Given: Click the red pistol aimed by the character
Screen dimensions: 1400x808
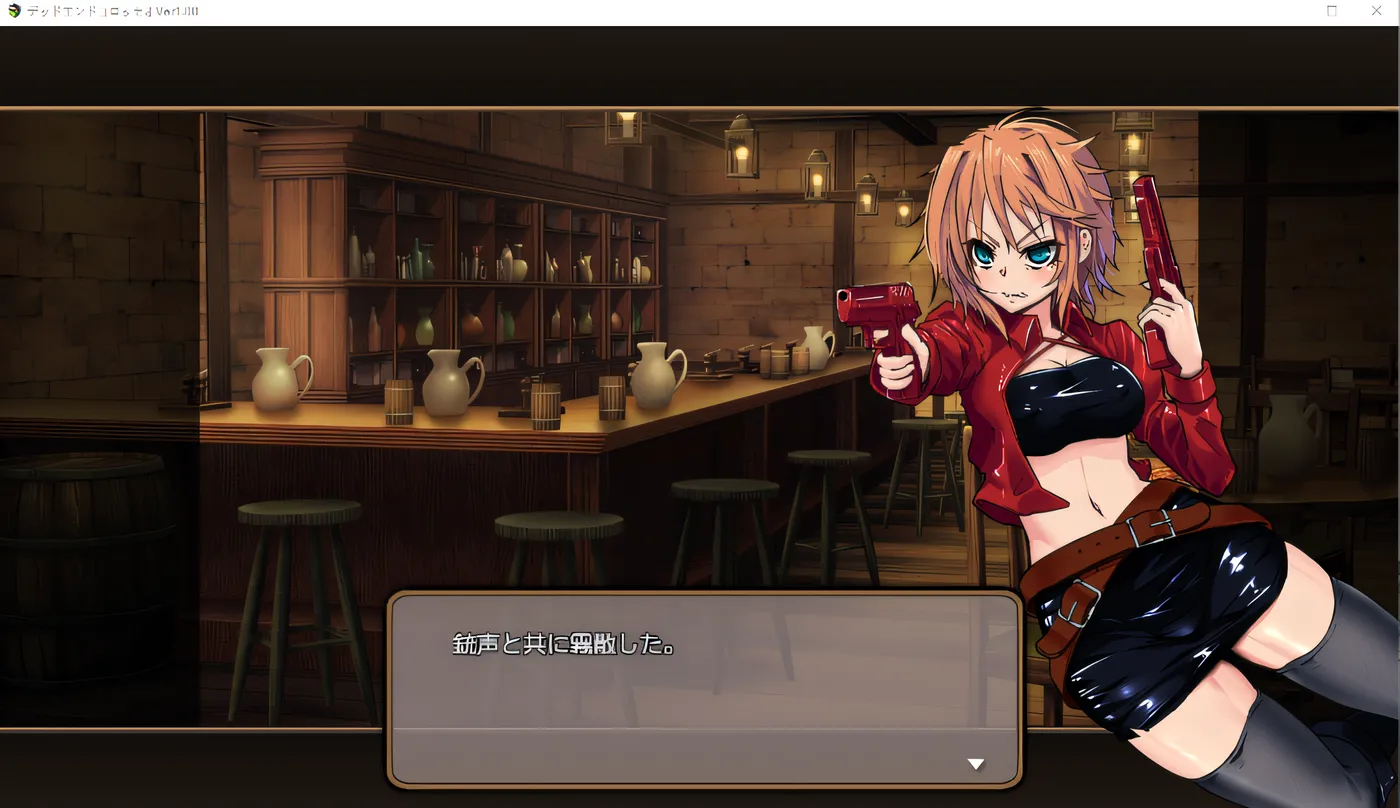Looking at the screenshot, I should click(x=880, y=310).
